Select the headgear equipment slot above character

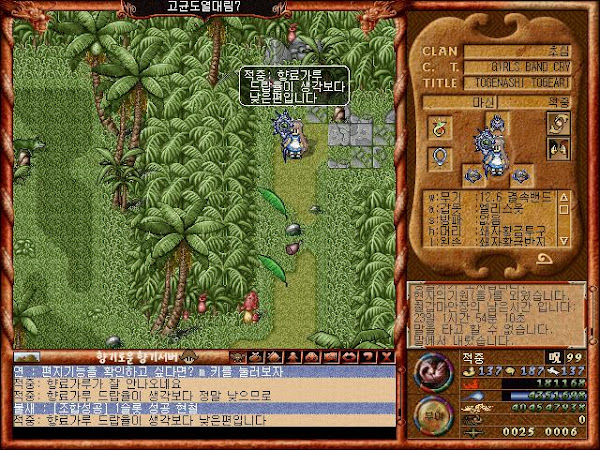tap(496, 122)
